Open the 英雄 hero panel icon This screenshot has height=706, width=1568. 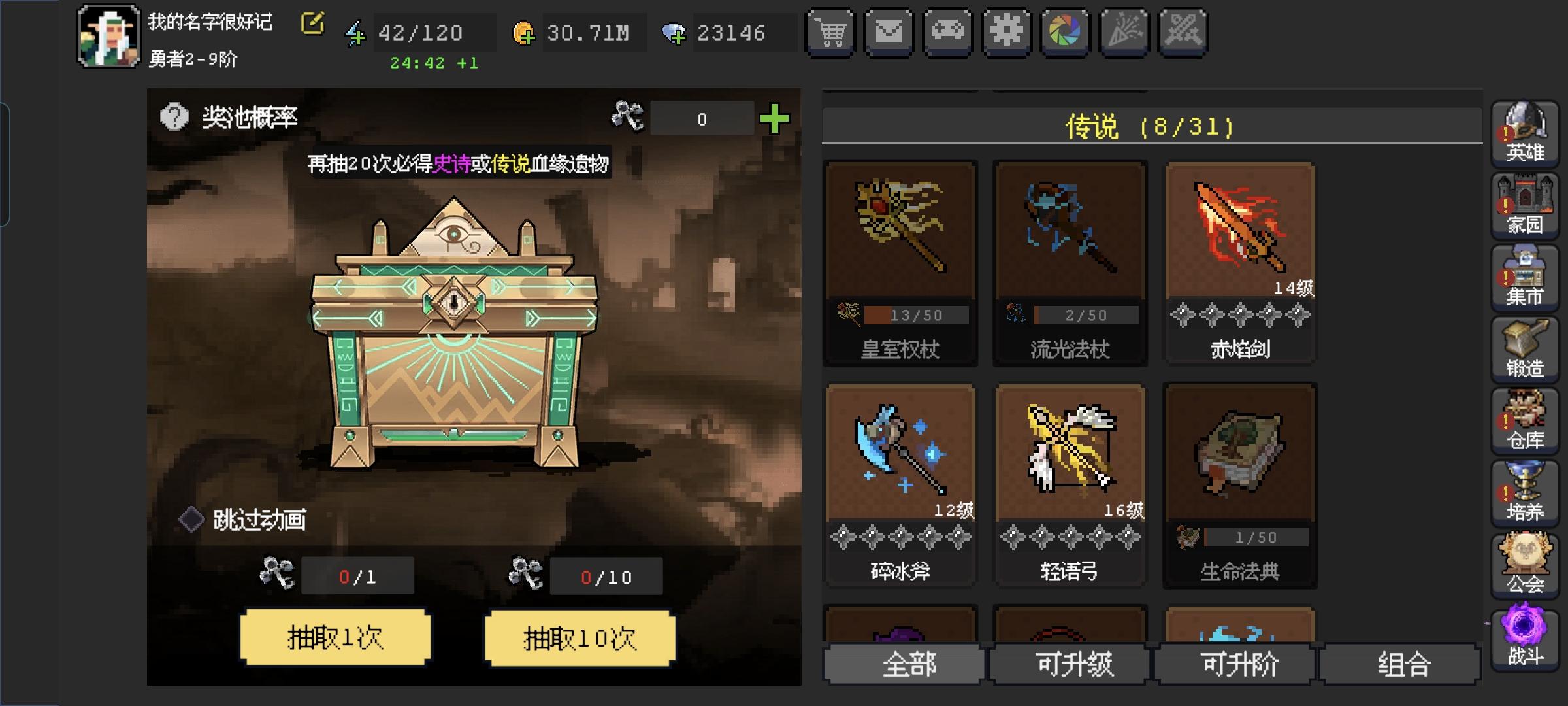tap(1525, 133)
